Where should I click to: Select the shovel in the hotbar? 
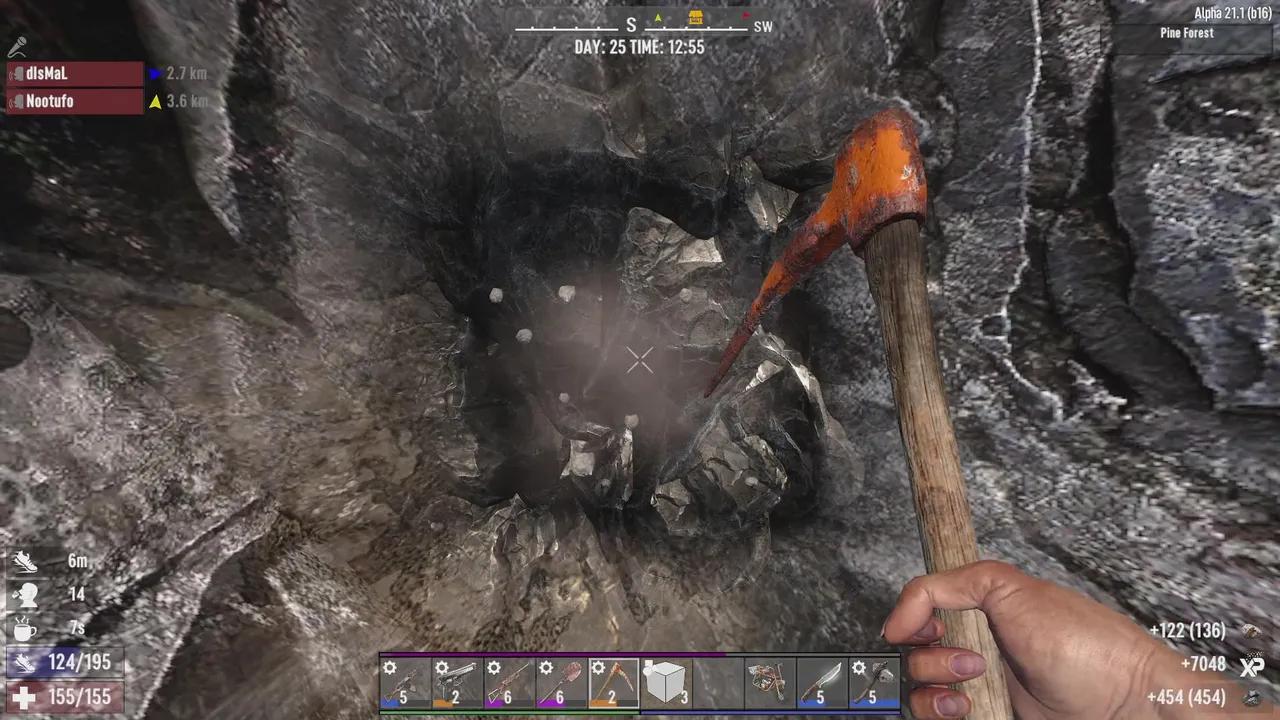click(x=560, y=683)
